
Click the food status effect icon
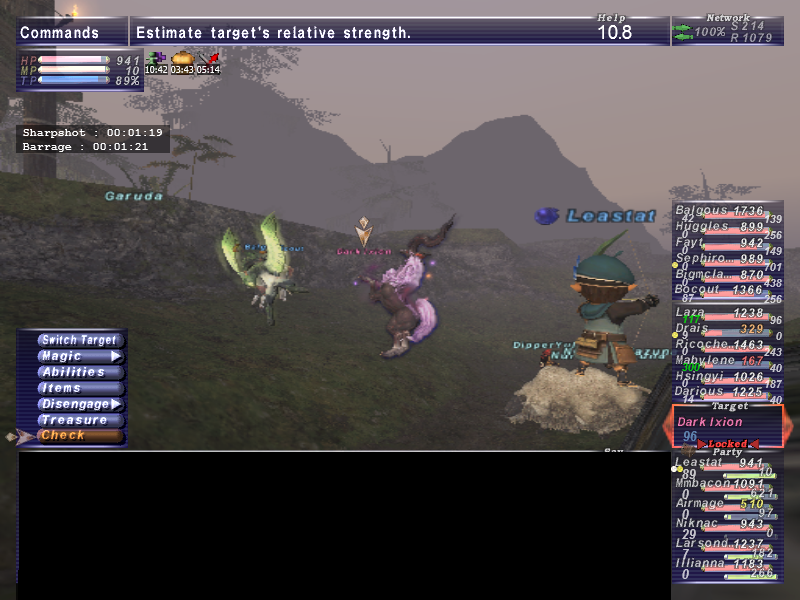[x=182, y=60]
